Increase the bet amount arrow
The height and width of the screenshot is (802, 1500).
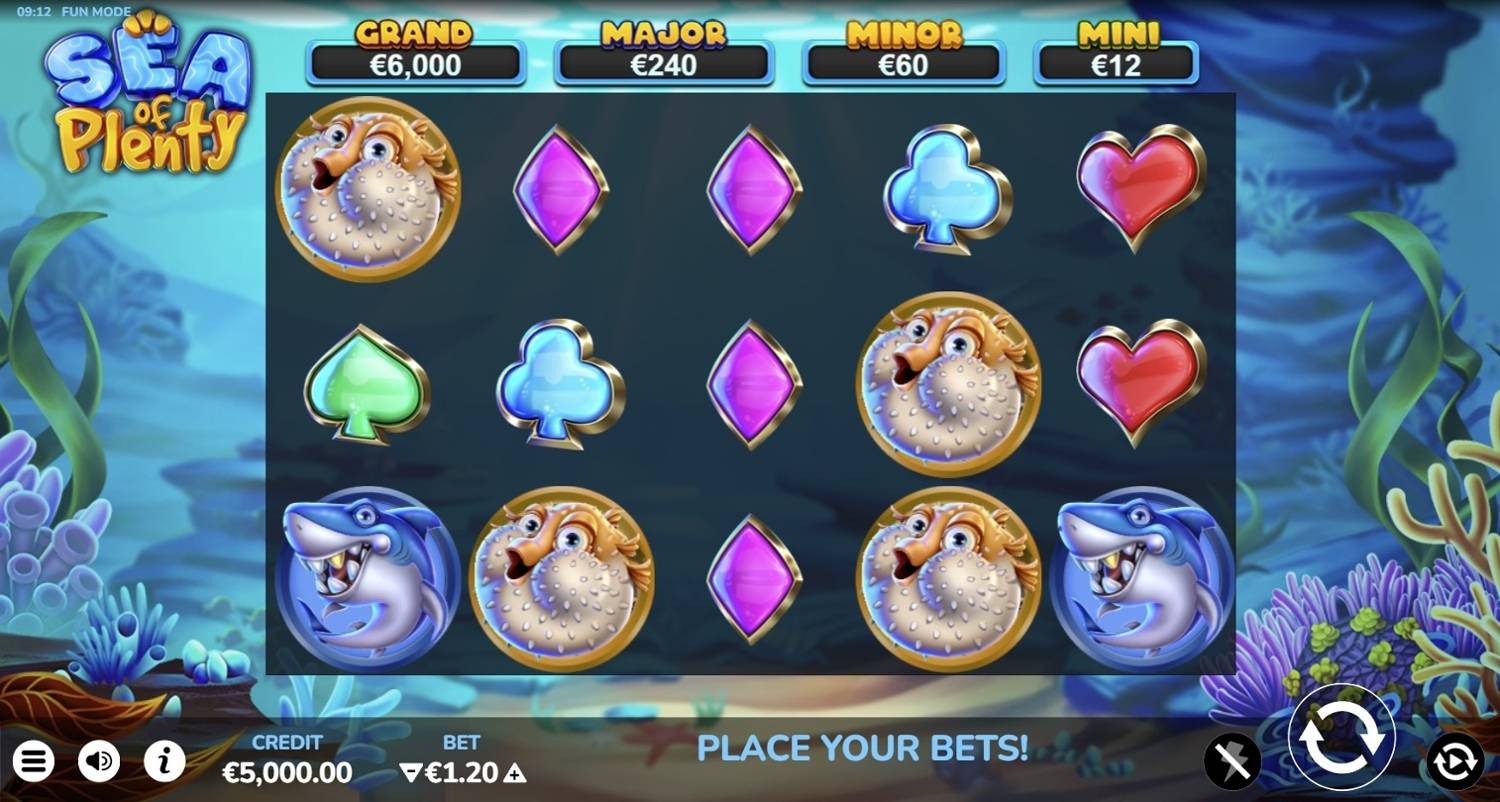514,772
